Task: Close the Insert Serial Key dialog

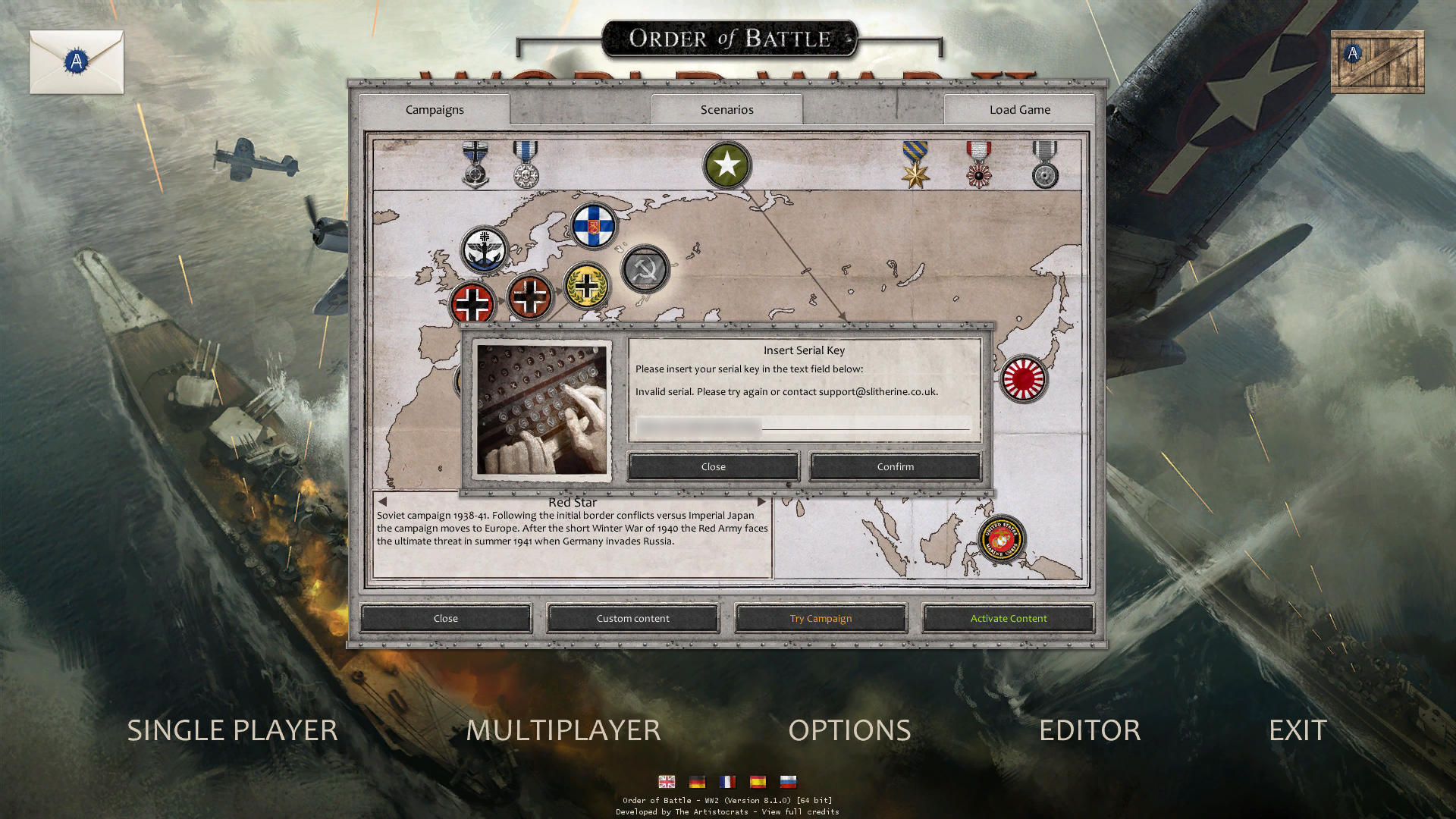Action: point(713,466)
